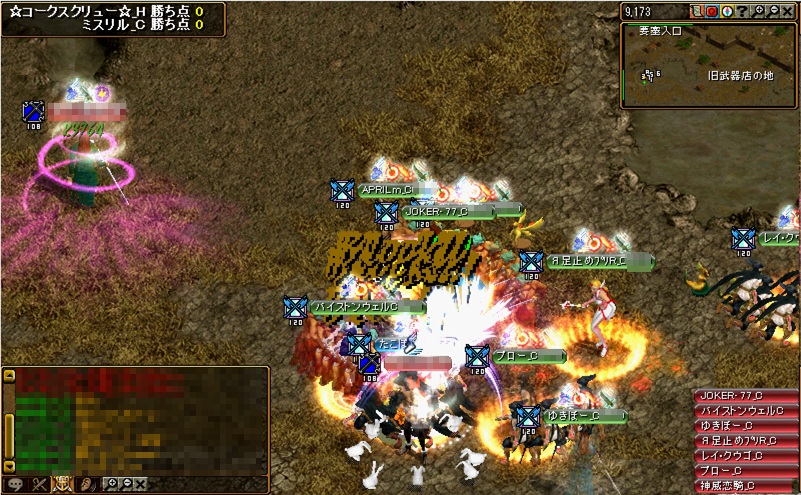Close the minimap panel
The image size is (801, 495).
tap(787, 11)
